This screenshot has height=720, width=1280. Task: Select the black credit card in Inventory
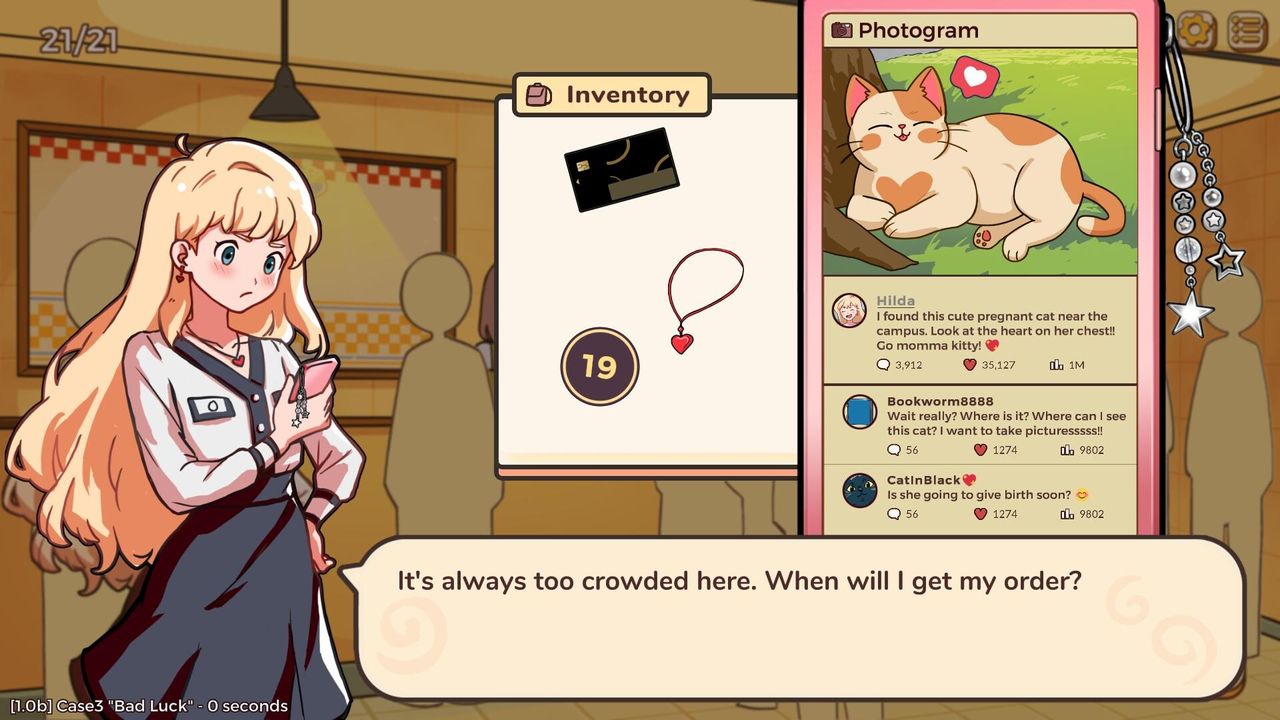coord(621,169)
